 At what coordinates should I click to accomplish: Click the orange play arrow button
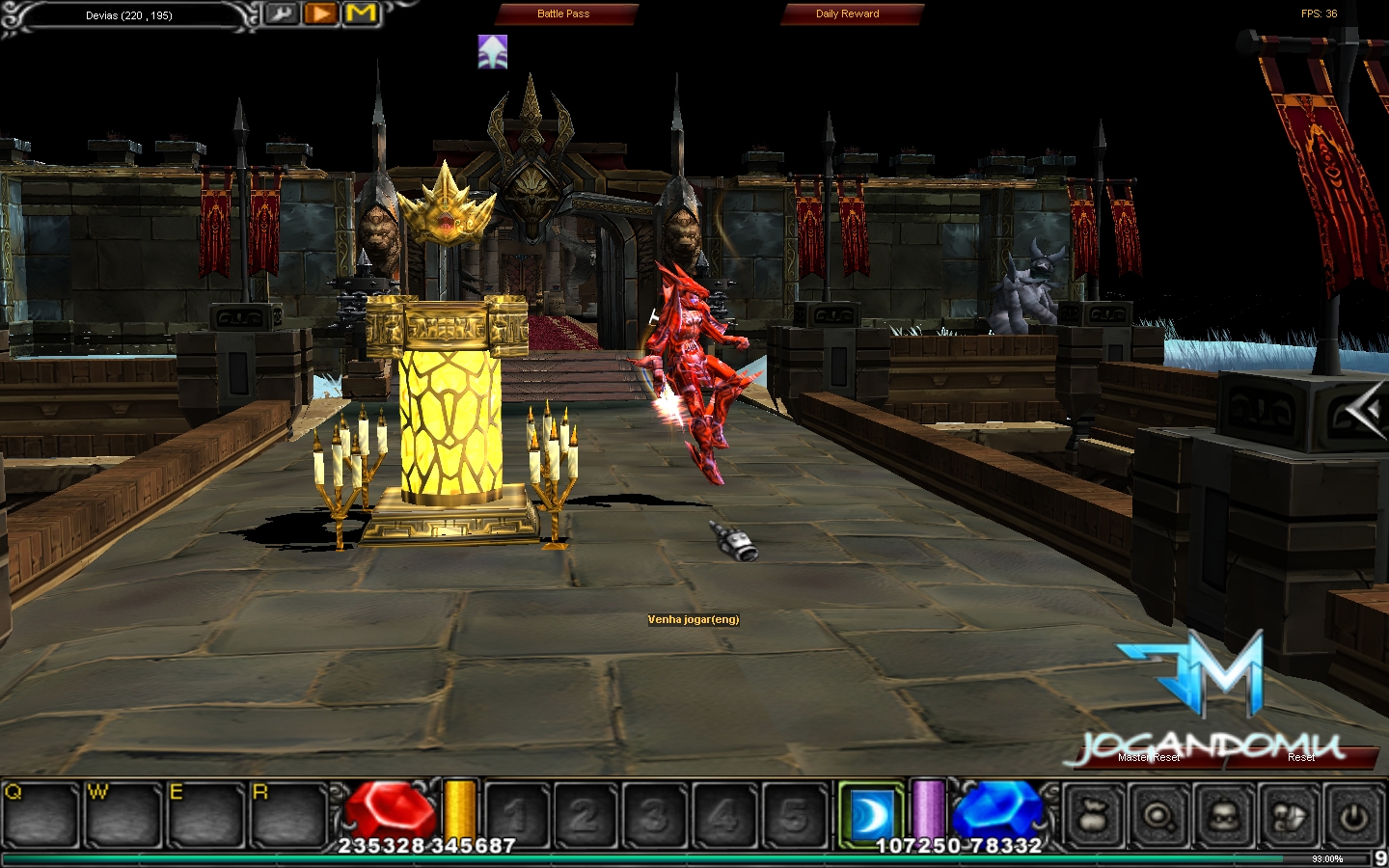pos(321,14)
